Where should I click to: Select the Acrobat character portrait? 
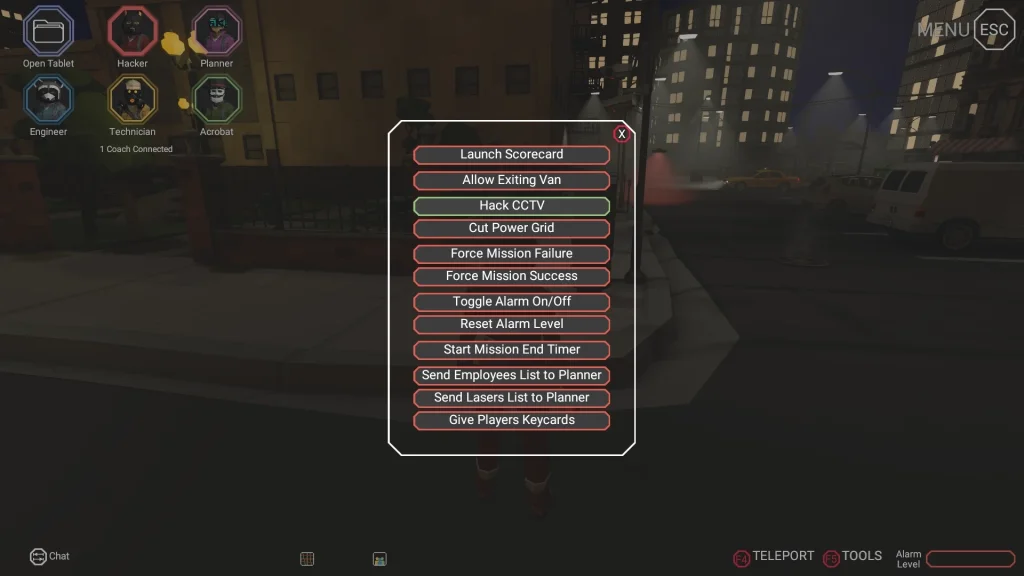pyautogui.click(x=216, y=99)
